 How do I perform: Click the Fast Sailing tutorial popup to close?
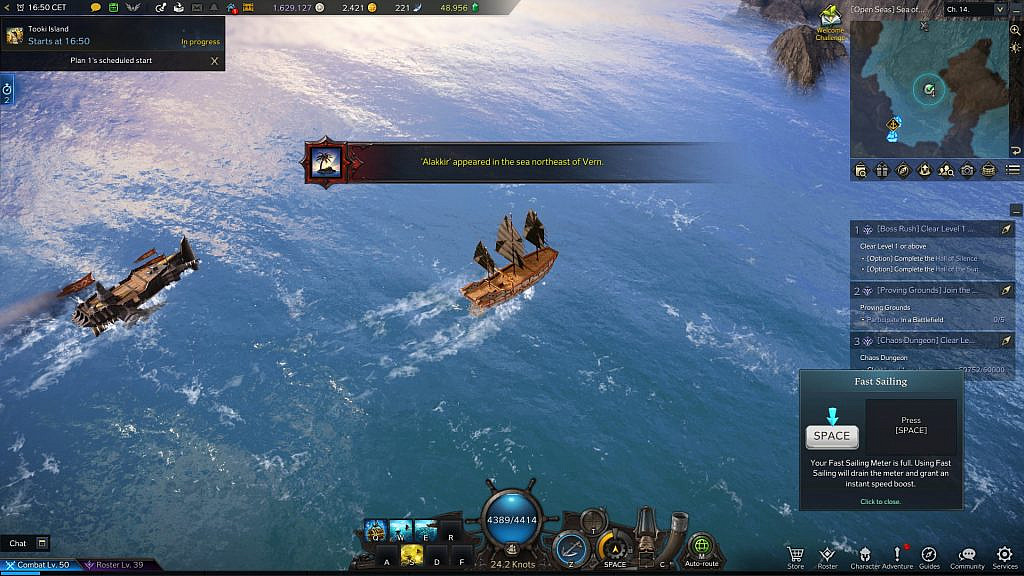tap(879, 501)
